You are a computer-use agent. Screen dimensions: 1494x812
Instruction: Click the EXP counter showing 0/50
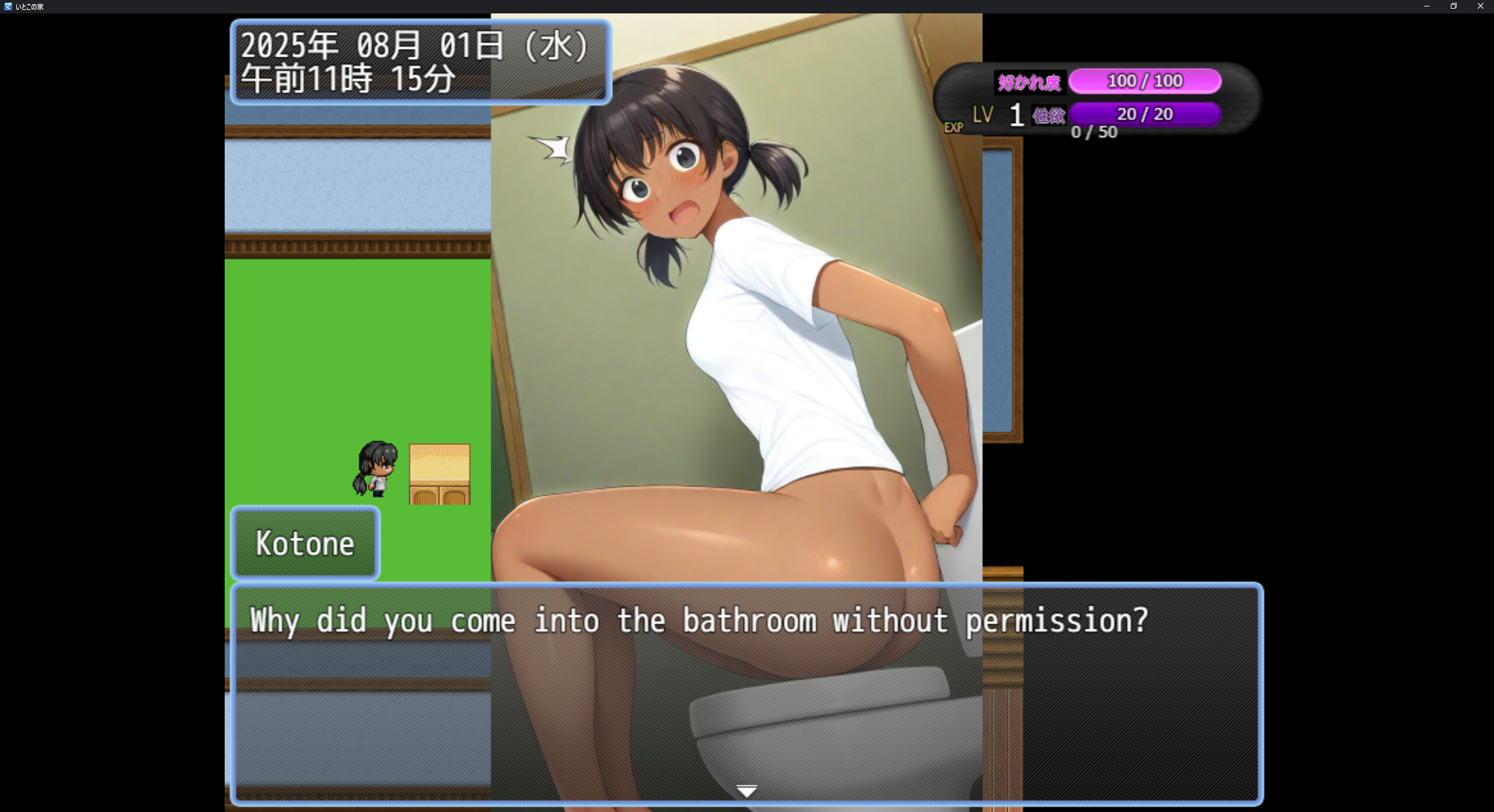pos(1094,132)
